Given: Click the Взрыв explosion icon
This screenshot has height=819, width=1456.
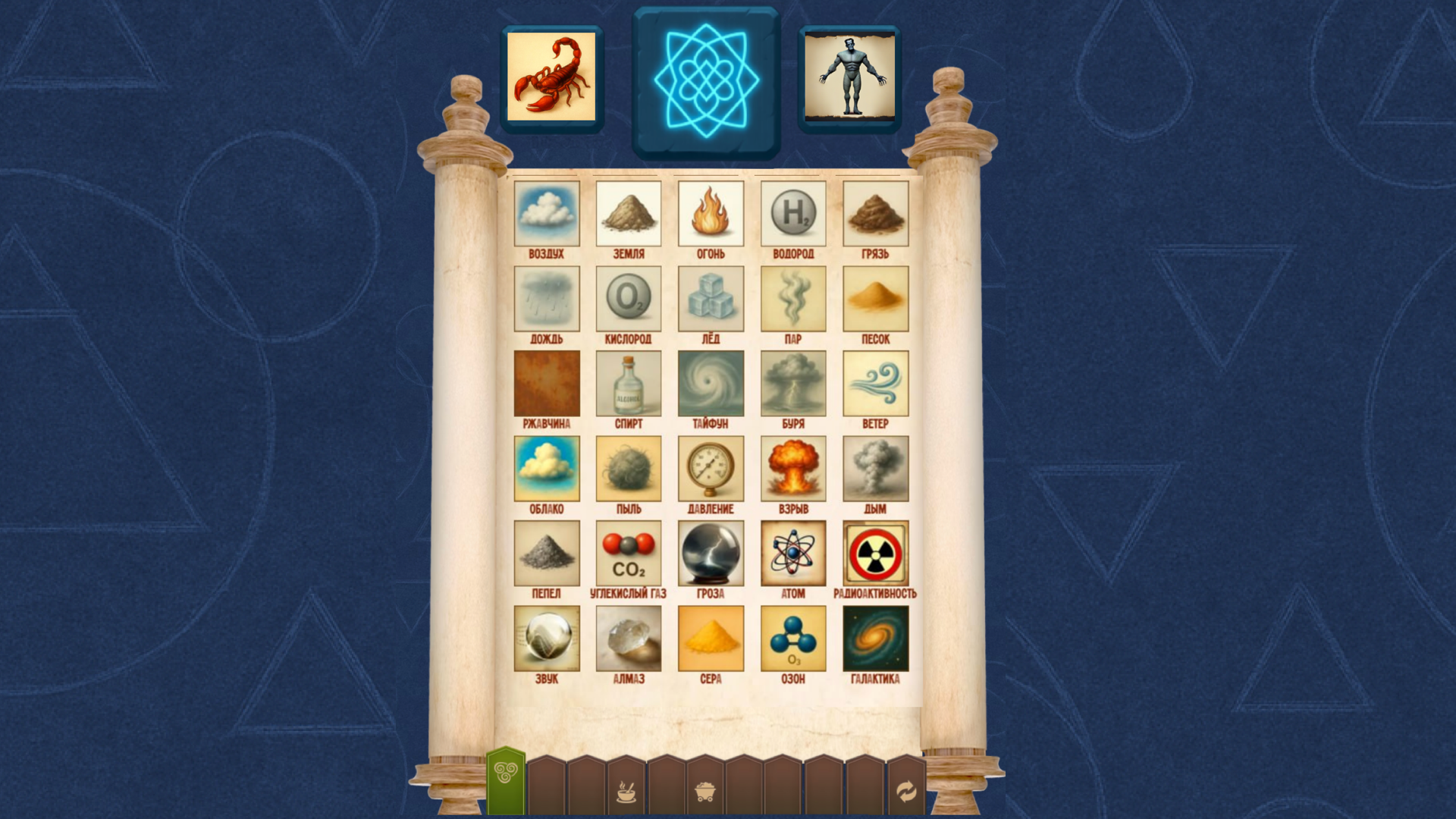Looking at the screenshot, I should (x=793, y=468).
